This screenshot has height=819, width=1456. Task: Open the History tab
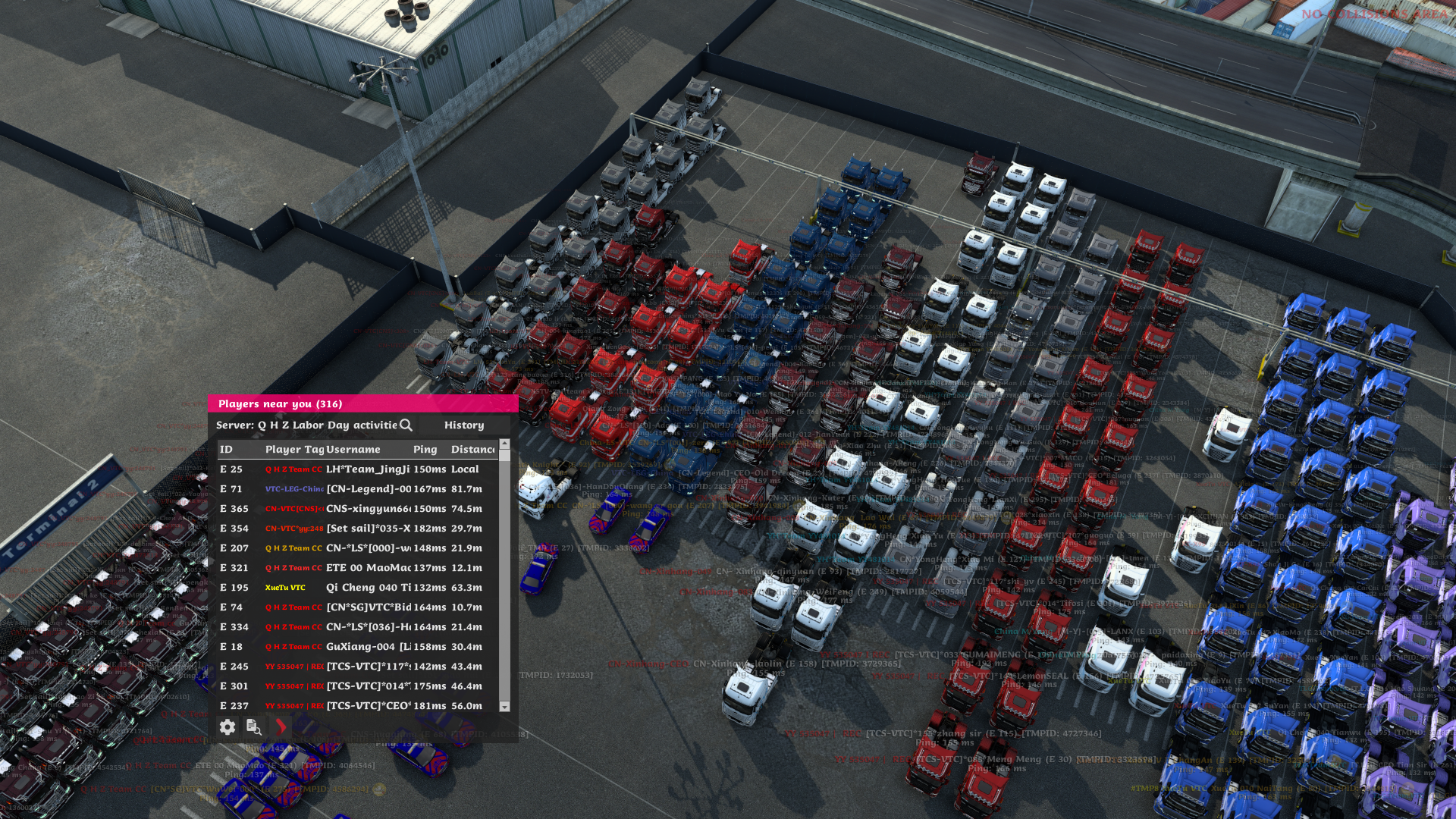click(463, 425)
